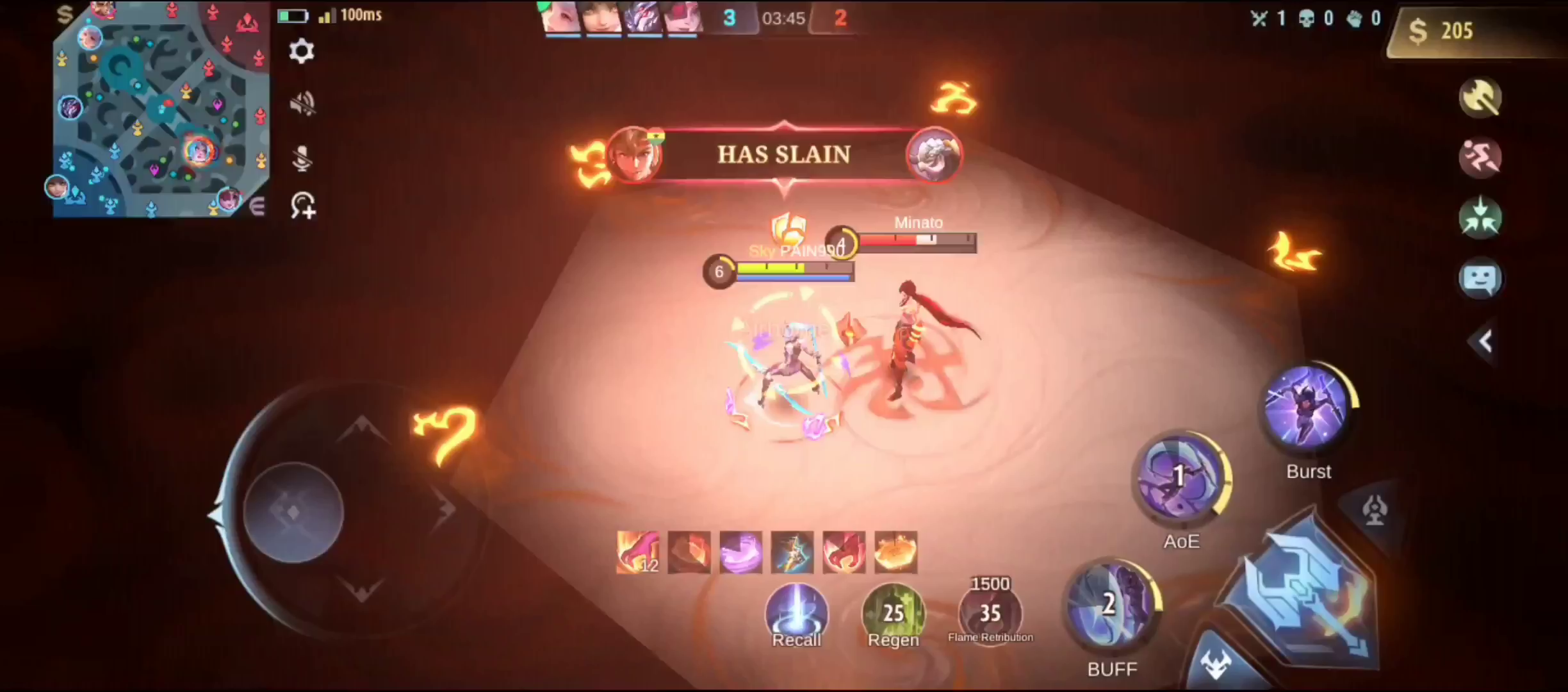This screenshot has width=1568, height=692.
Task: Open the settings gear icon
Action: coord(301,51)
